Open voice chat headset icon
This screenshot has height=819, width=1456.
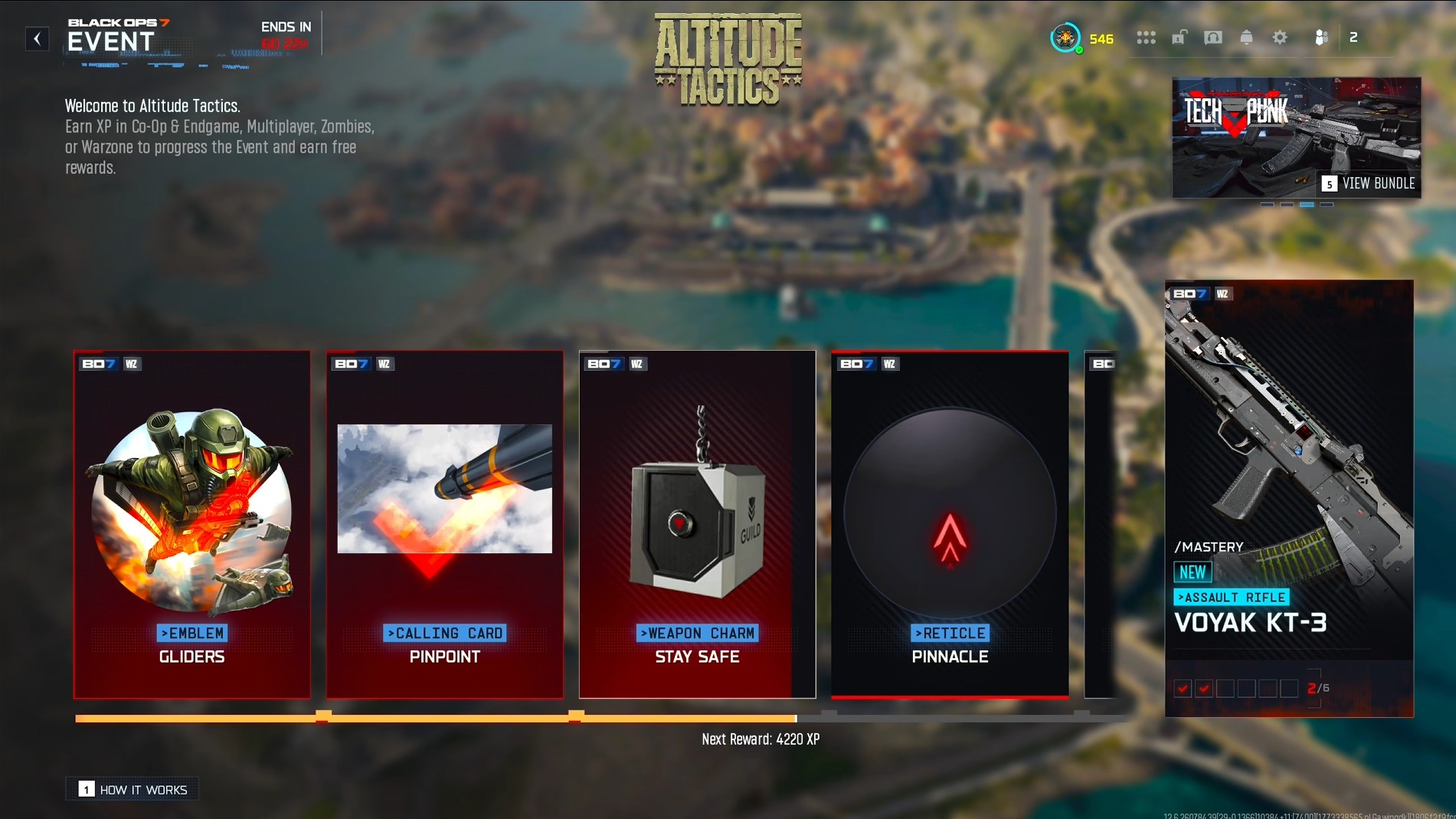point(1213,37)
